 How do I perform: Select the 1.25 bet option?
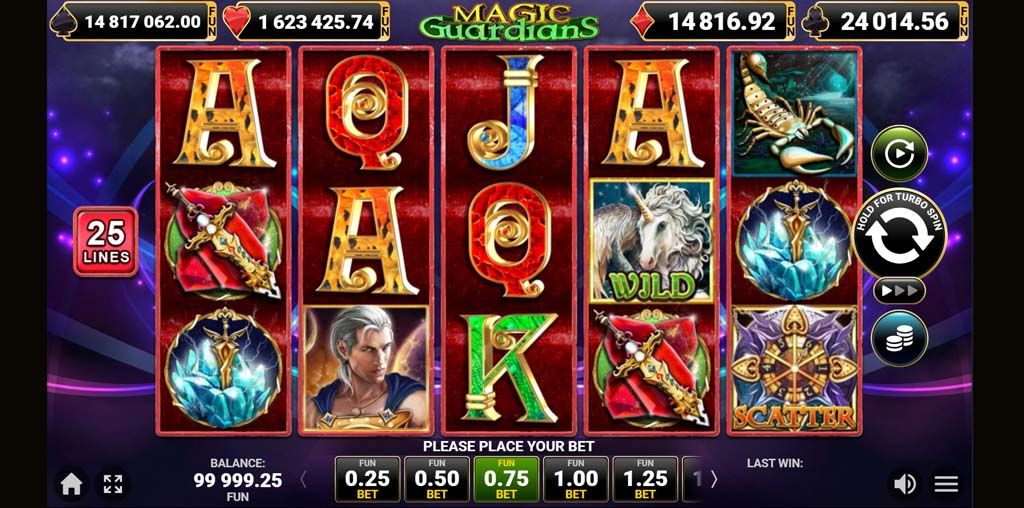coord(645,480)
